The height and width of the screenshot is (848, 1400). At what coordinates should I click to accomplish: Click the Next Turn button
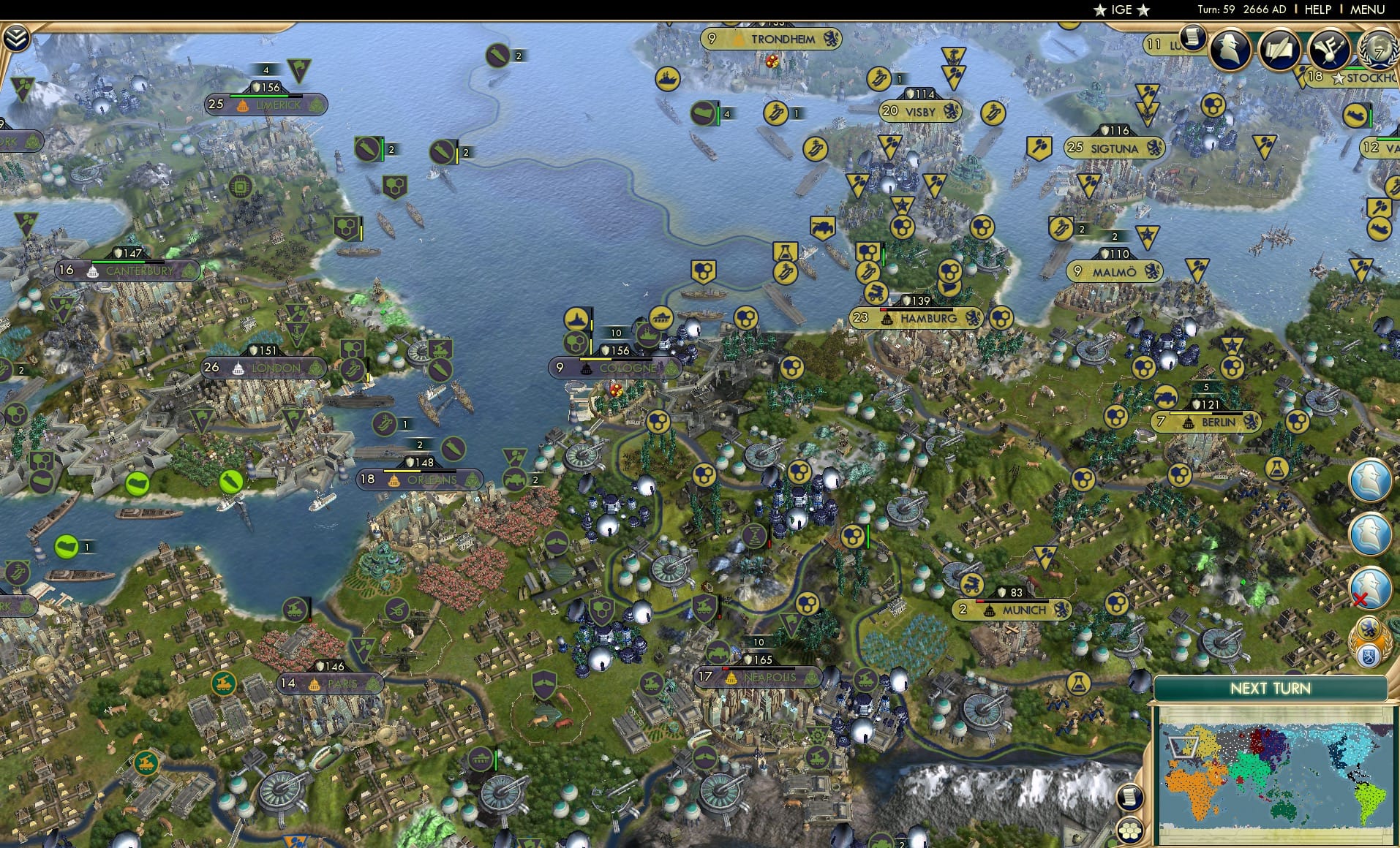[1269, 688]
